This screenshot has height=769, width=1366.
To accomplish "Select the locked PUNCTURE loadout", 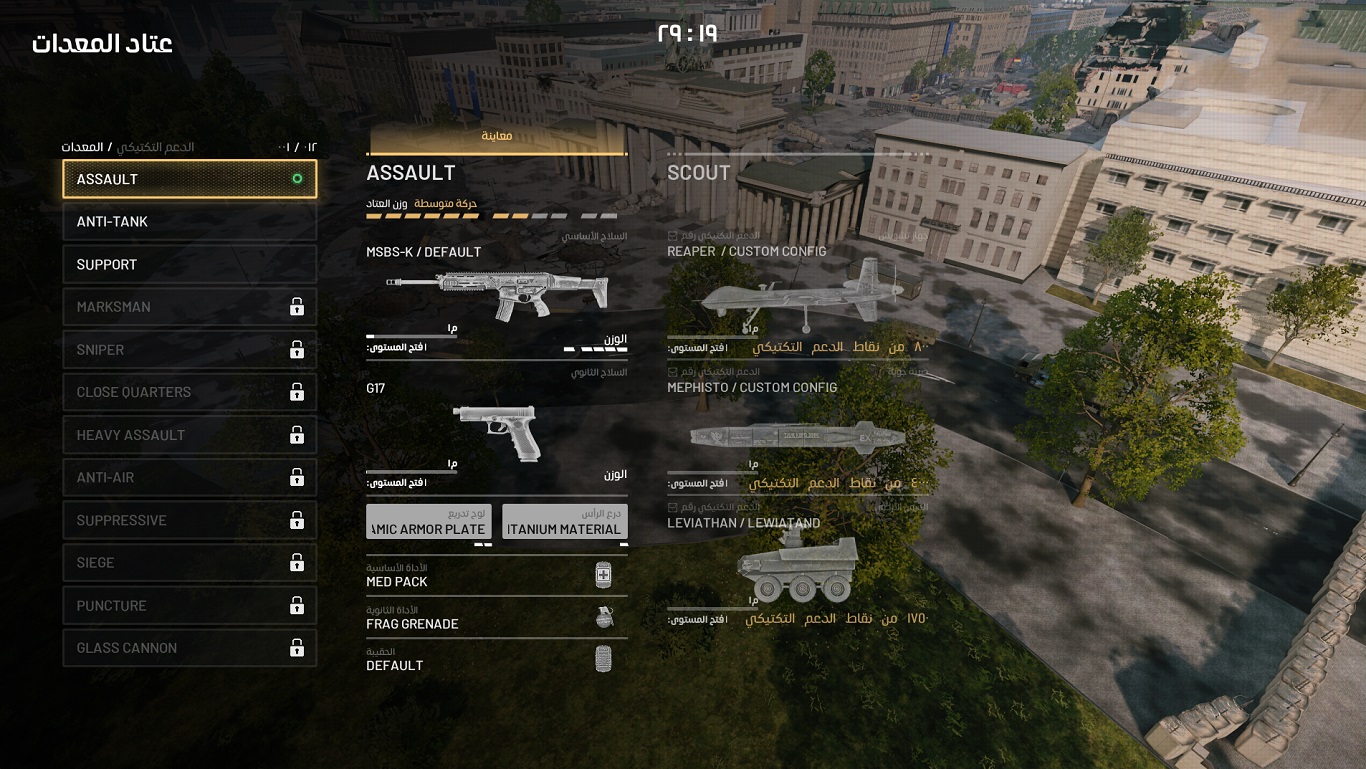I will [x=189, y=606].
